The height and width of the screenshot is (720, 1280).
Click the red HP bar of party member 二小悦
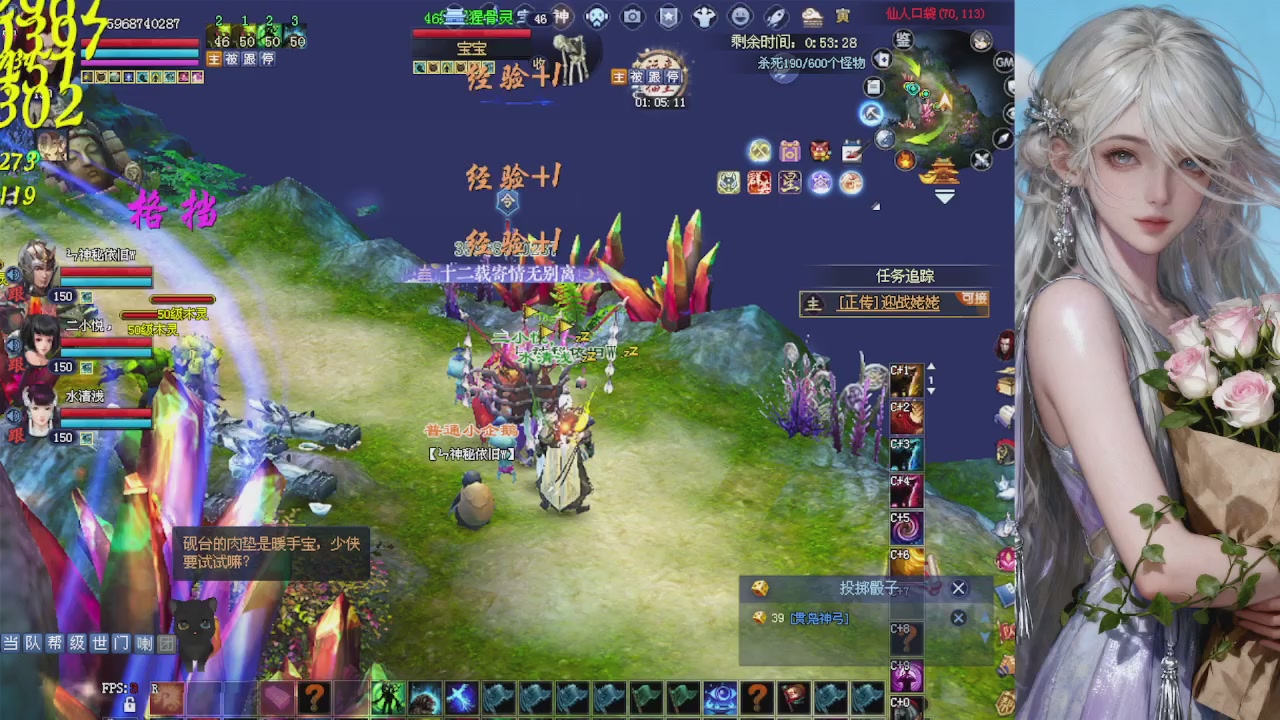105,341
